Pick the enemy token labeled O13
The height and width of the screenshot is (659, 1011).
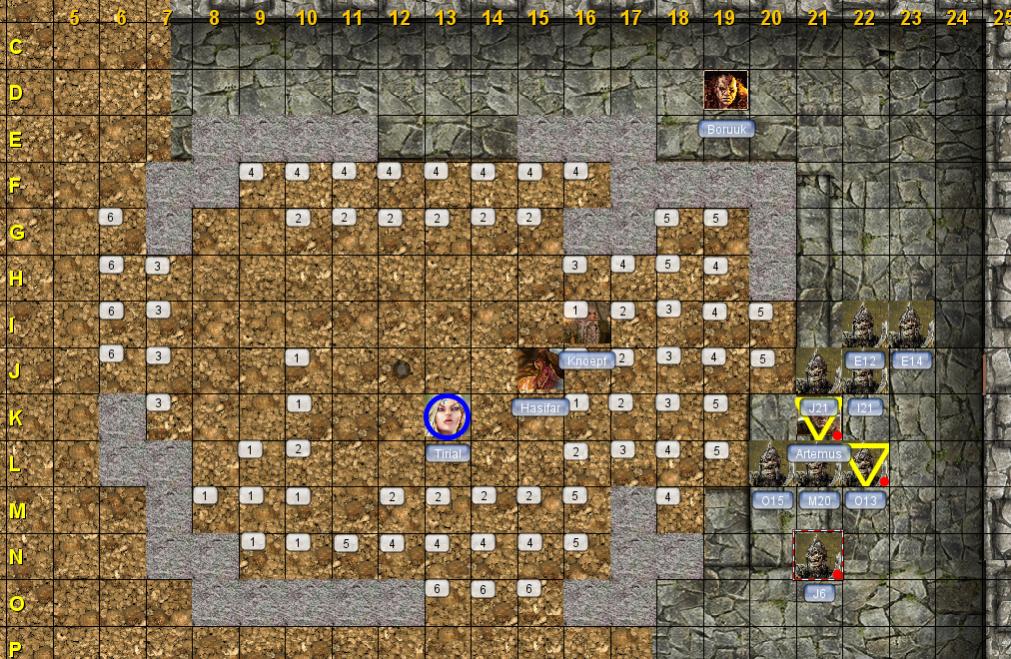coord(865,467)
